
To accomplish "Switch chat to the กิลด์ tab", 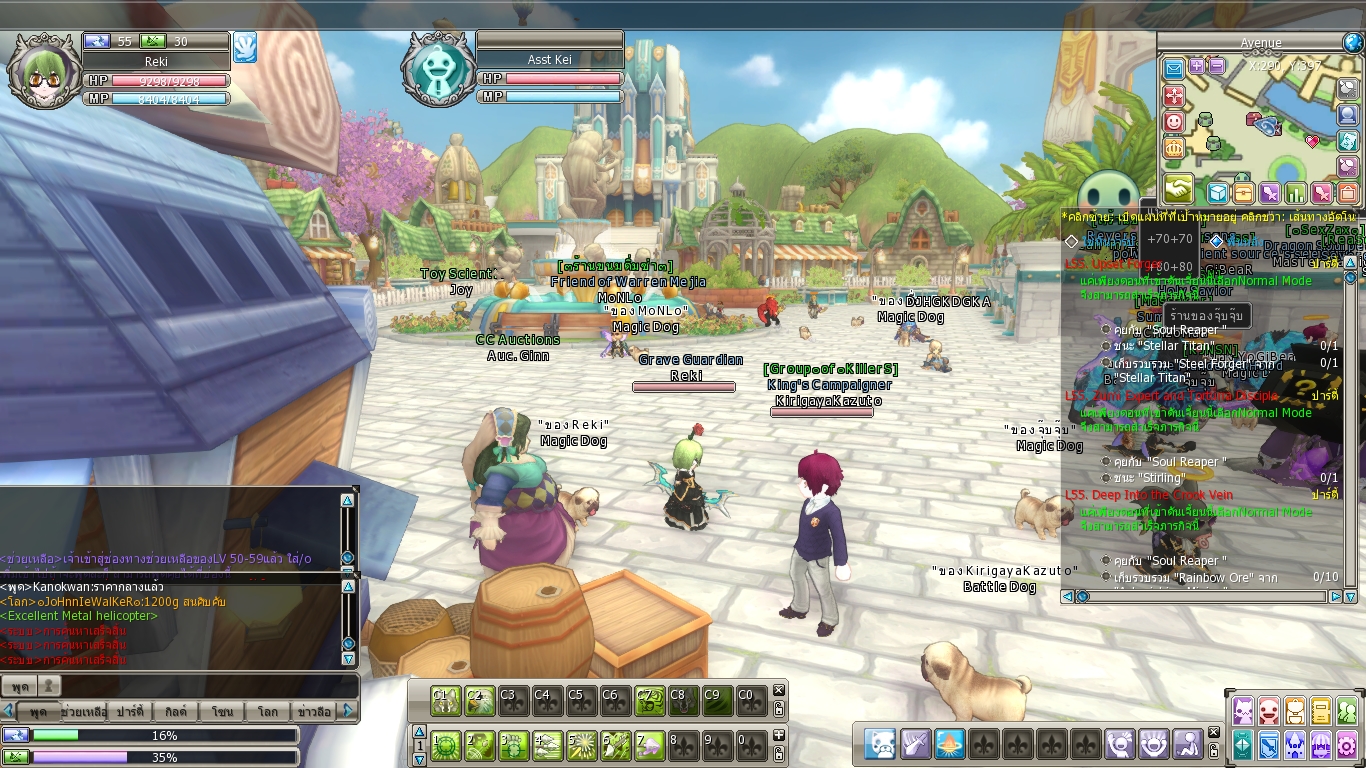I will coord(176,711).
